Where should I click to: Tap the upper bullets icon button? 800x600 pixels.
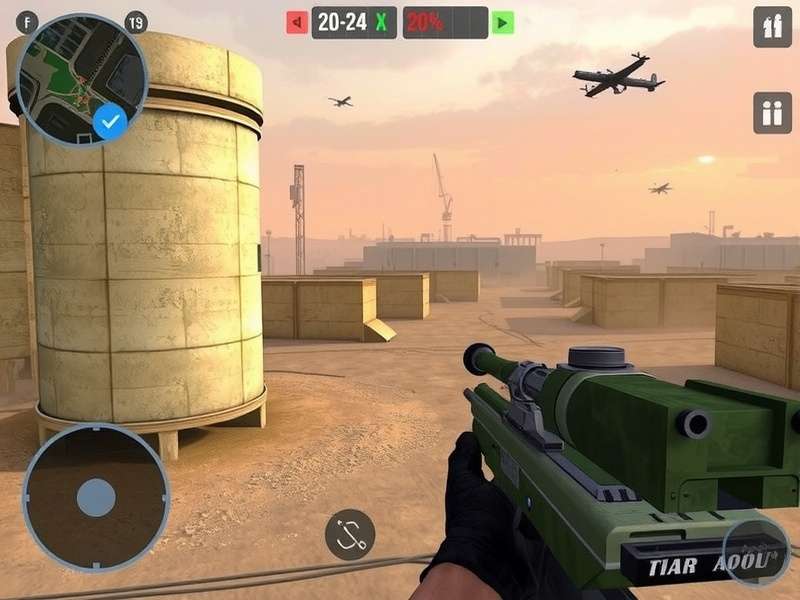pyautogui.click(x=772, y=27)
